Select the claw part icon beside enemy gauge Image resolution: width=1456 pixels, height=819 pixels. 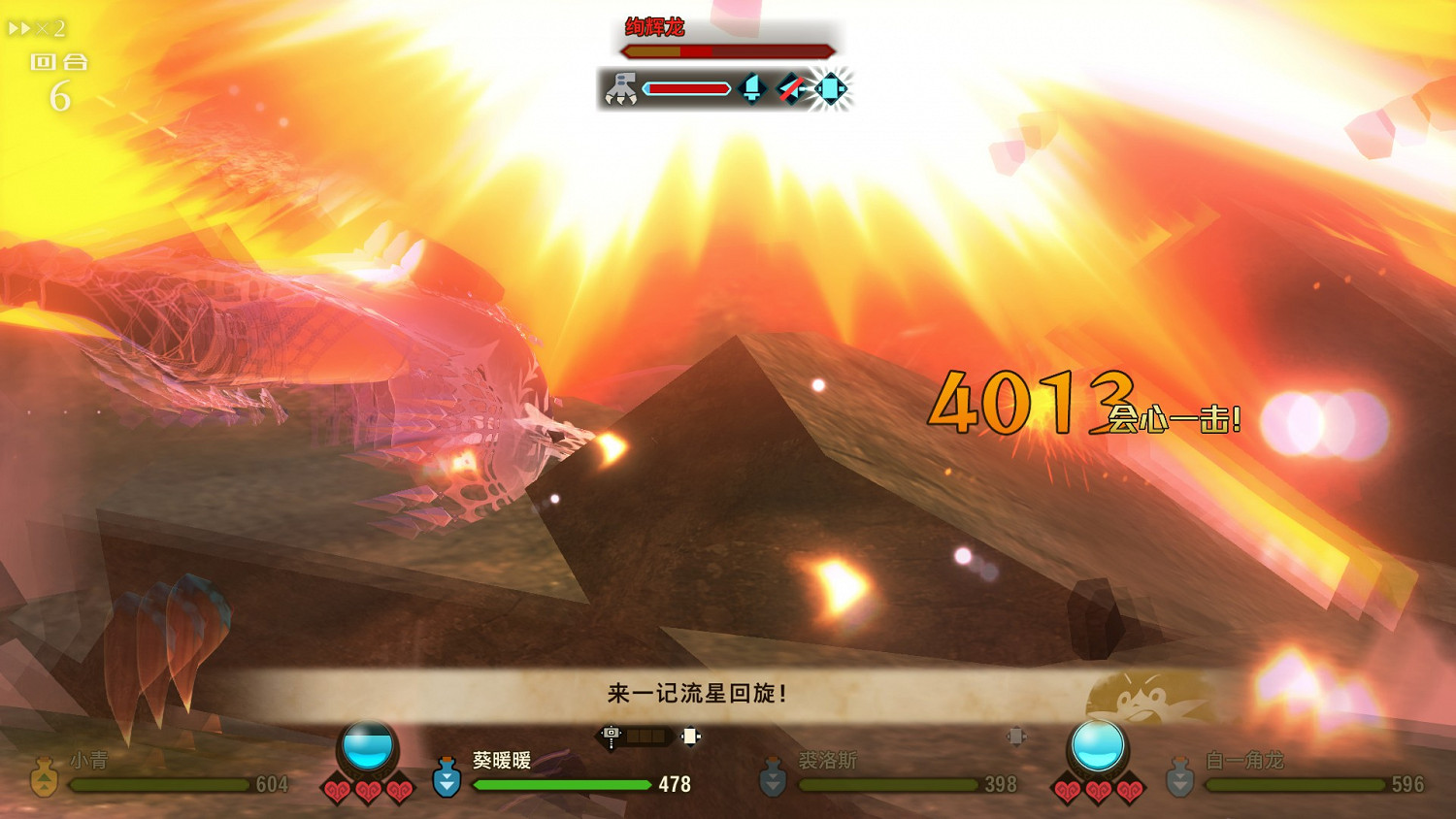pyautogui.click(x=621, y=88)
